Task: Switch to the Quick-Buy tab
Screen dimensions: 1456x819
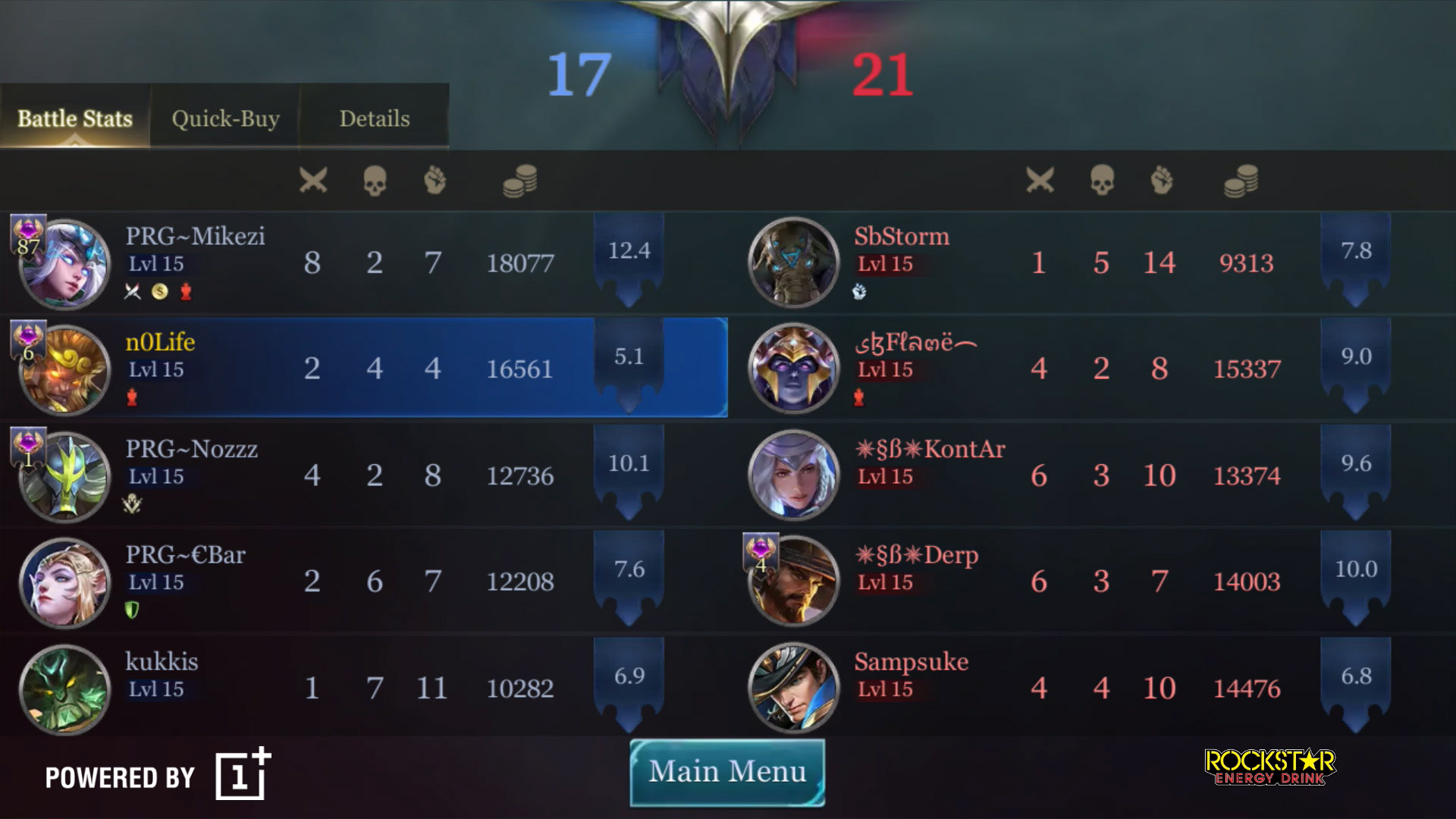Action: click(x=225, y=118)
